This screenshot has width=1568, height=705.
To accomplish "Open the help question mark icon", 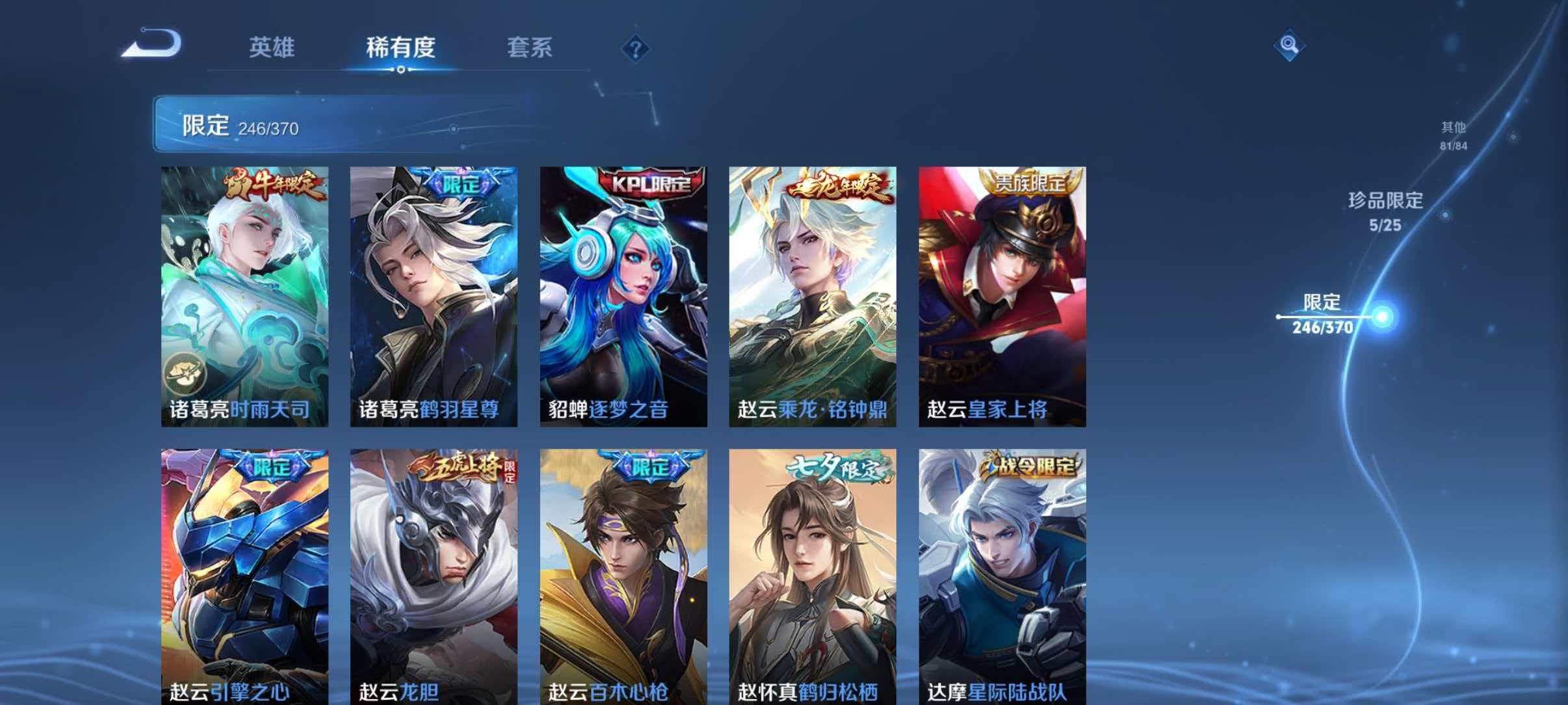I will 637,49.
